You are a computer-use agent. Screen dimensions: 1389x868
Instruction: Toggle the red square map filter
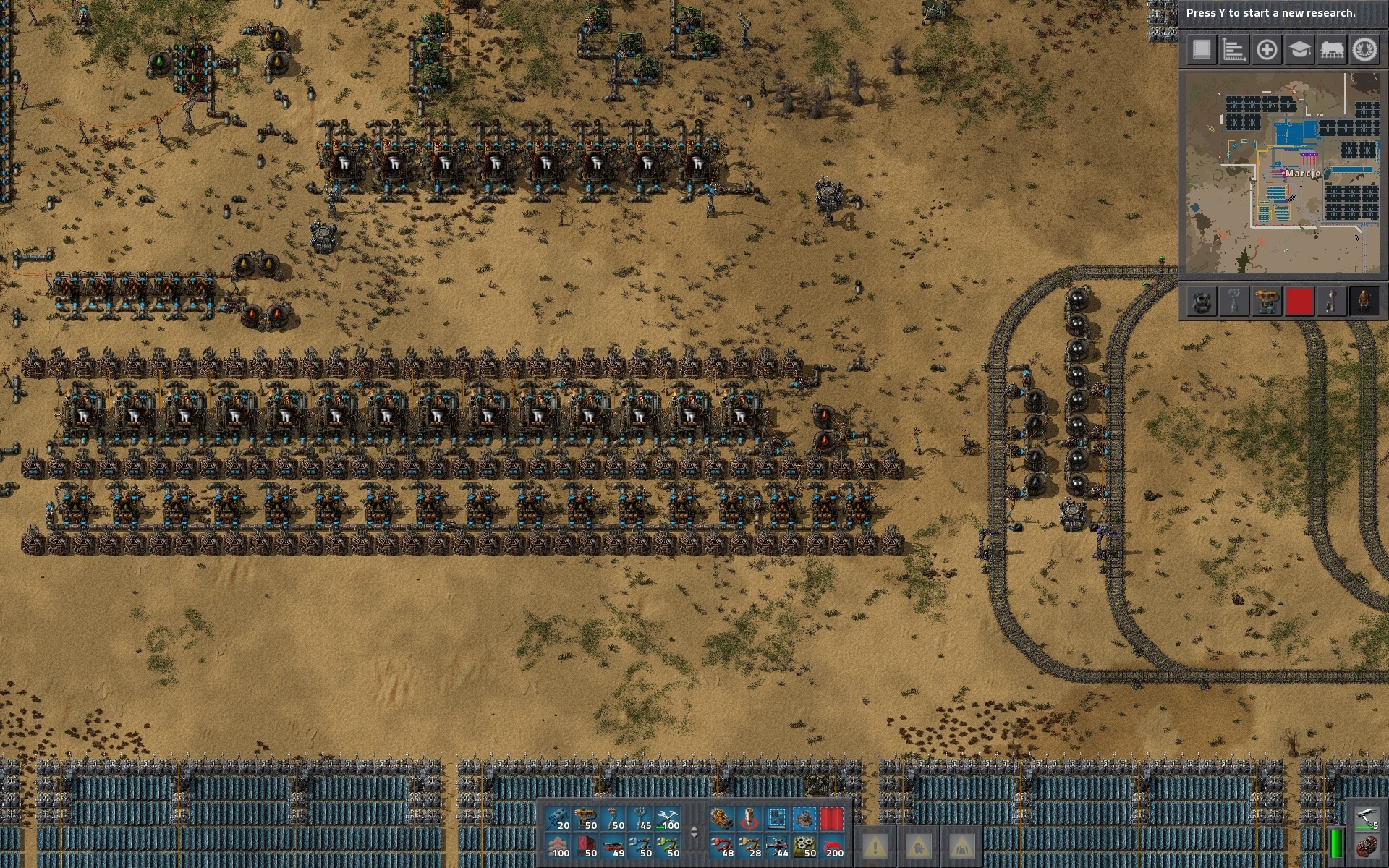tap(1299, 301)
